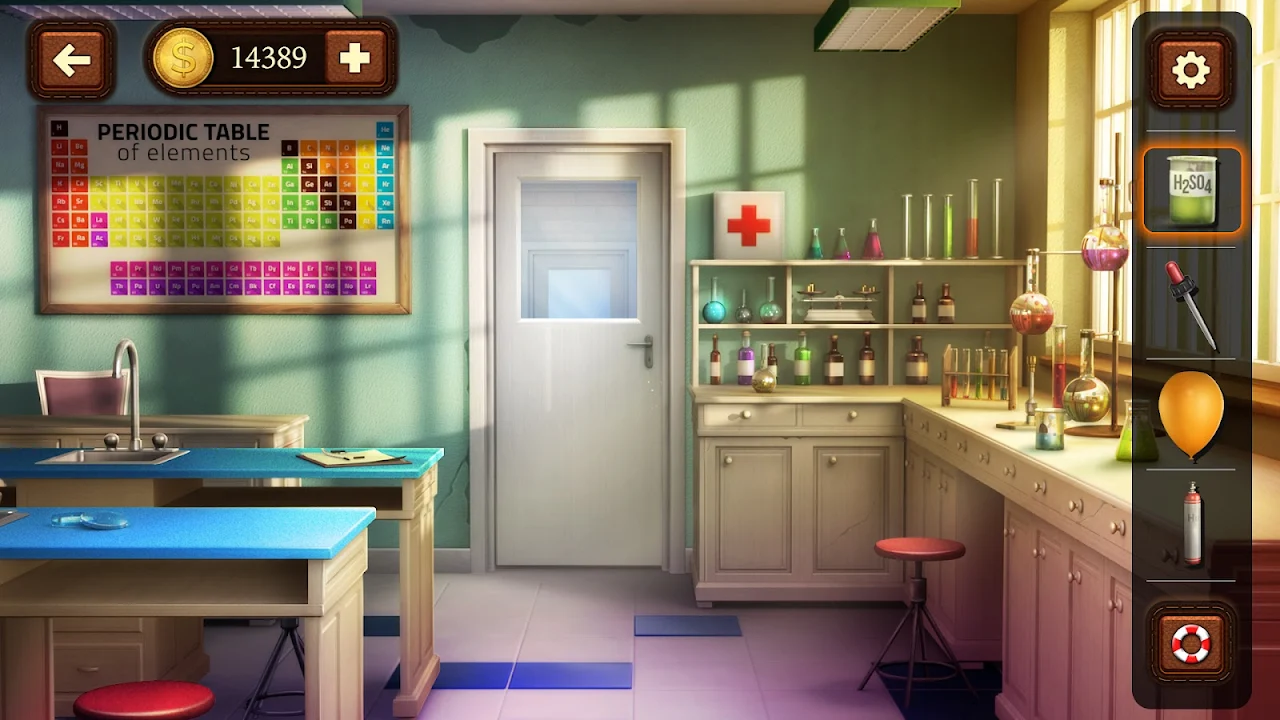The image size is (1280, 720).
Task: Choose the red dropper pipette item
Action: pyautogui.click(x=1190, y=305)
